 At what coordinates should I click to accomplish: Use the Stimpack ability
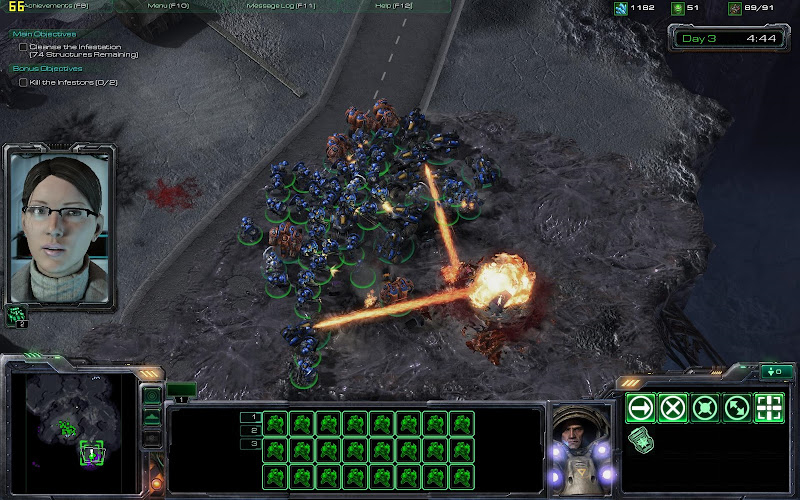pyautogui.click(x=641, y=438)
